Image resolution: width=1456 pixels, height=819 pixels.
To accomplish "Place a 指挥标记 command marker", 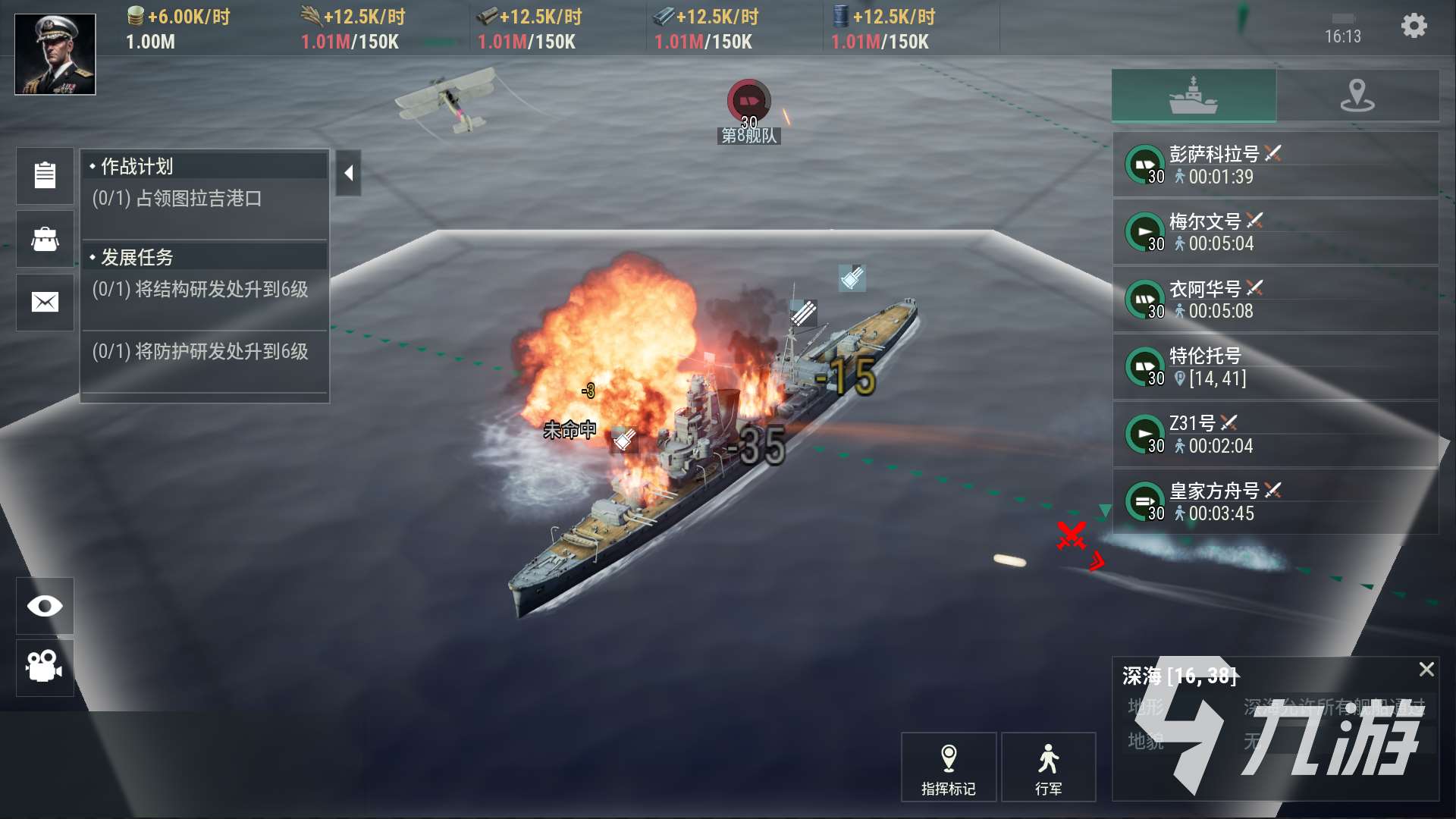I will click(x=948, y=767).
